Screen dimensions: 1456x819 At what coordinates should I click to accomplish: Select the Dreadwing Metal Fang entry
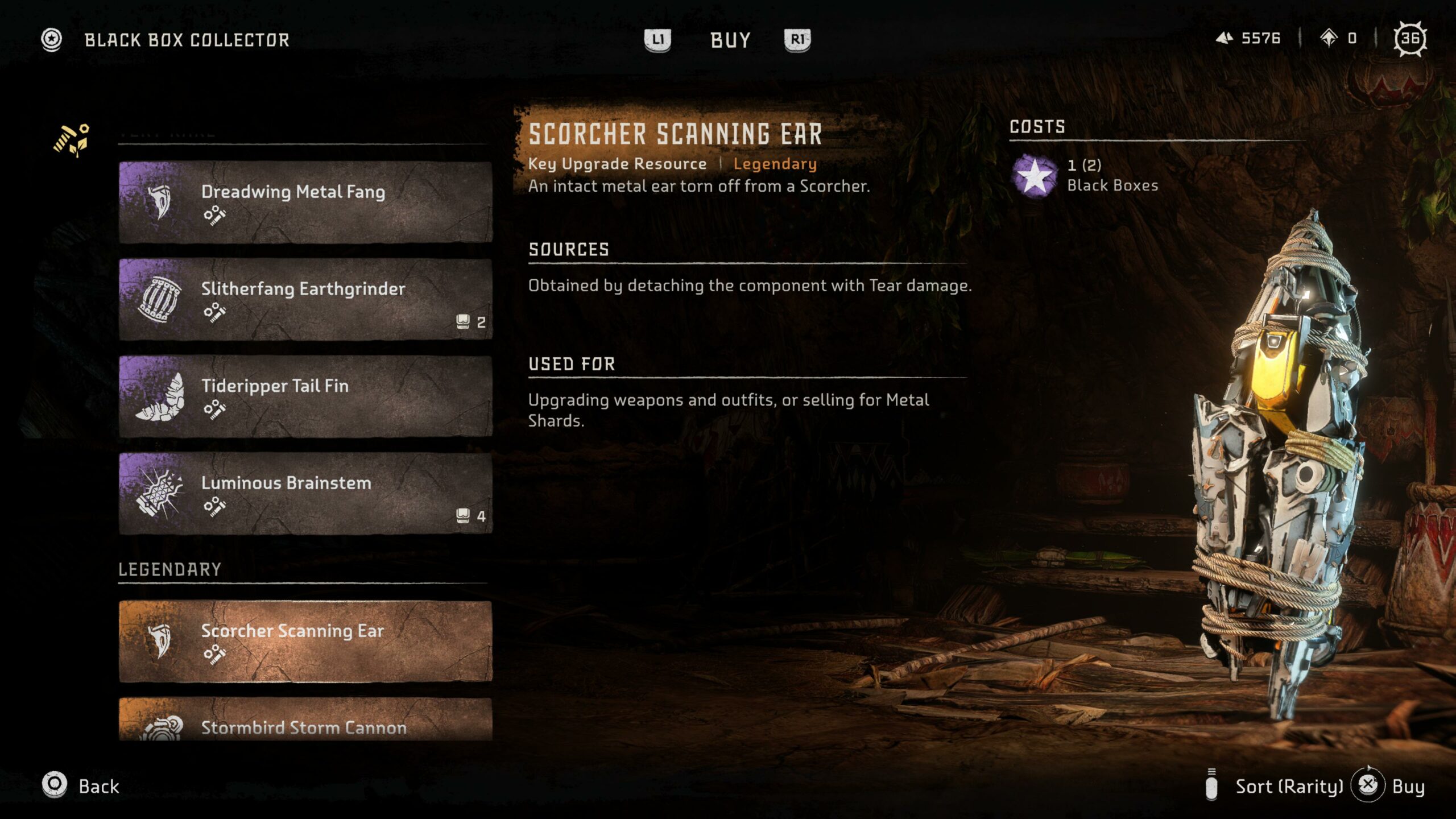click(x=305, y=202)
